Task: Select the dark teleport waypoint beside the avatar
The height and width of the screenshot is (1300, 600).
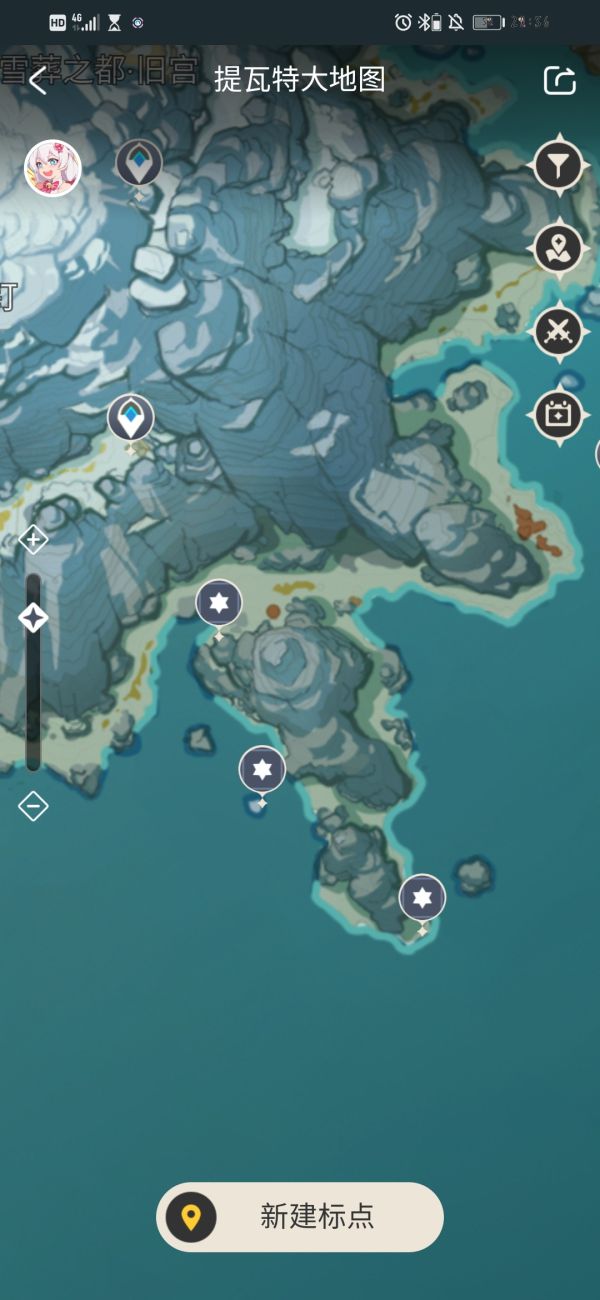Action: [x=139, y=163]
